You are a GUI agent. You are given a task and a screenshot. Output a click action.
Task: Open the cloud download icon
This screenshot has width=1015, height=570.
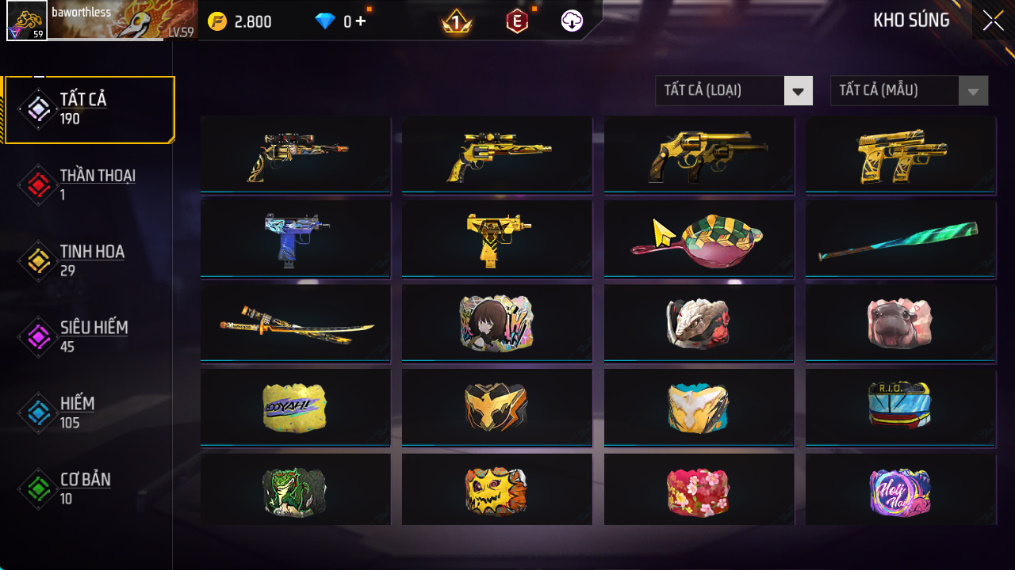coord(572,21)
